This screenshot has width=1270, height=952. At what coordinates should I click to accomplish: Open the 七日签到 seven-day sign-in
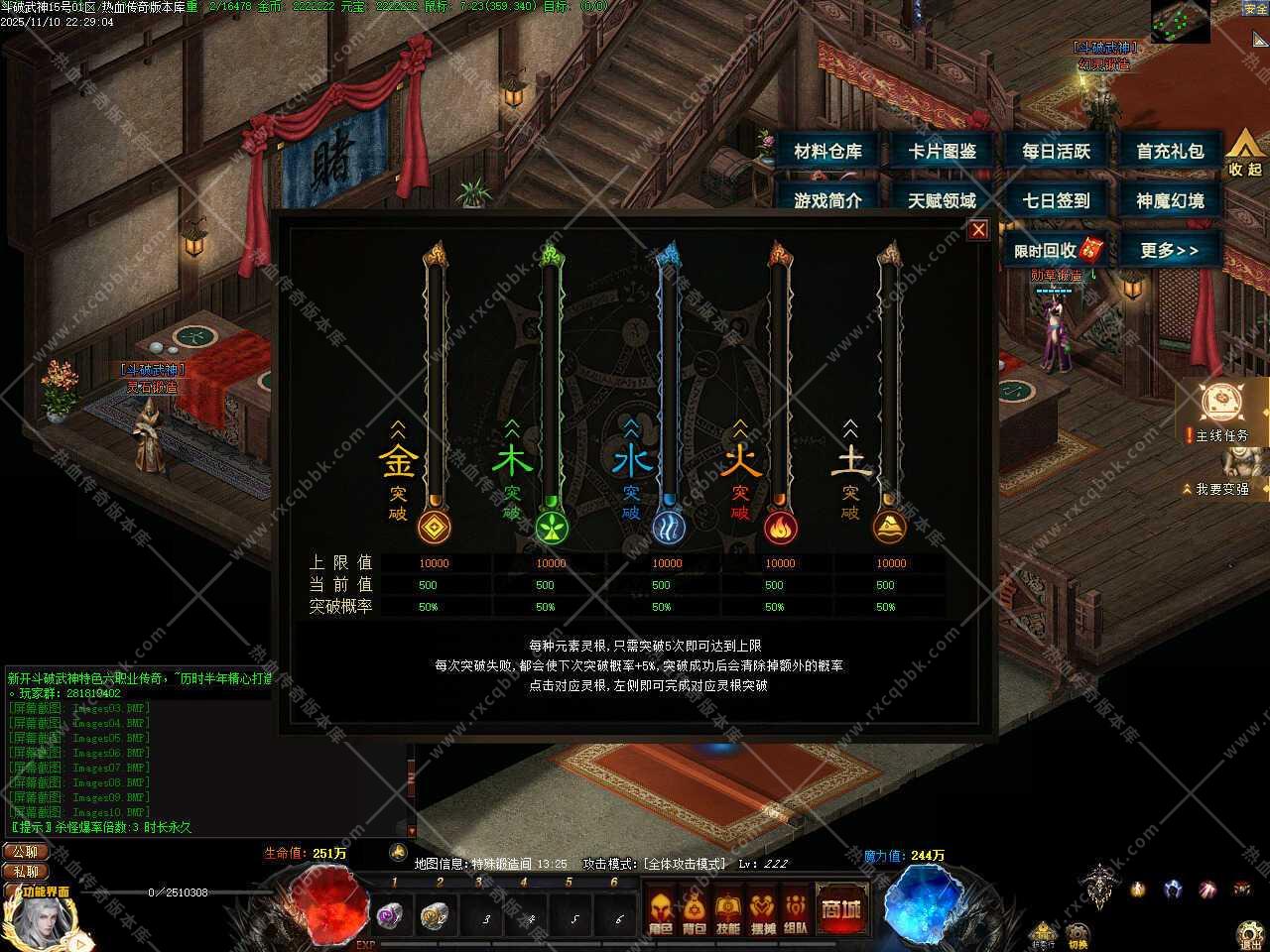(x=1056, y=200)
